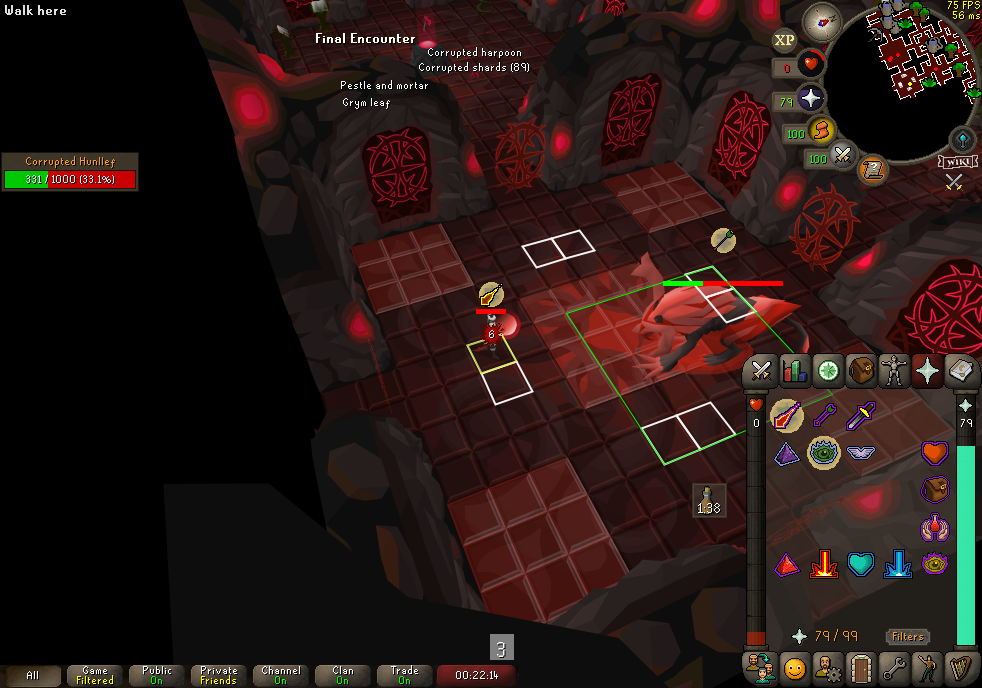982x688 pixels.
Task: Open the Logout door tab
Action: pyautogui.click(x=860, y=666)
